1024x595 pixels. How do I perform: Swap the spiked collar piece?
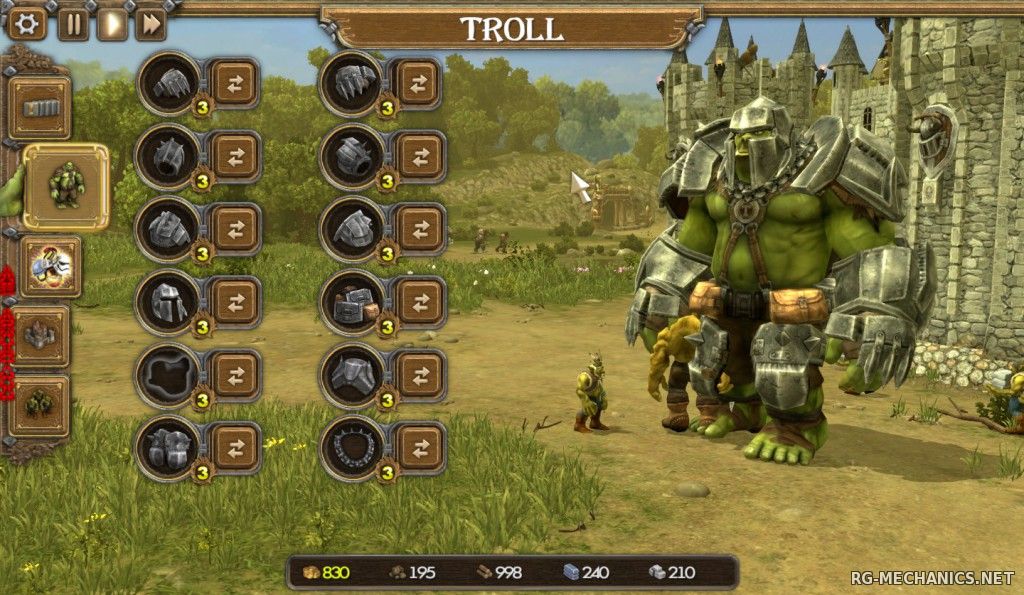pyautogui.click(x=420, y=447)
